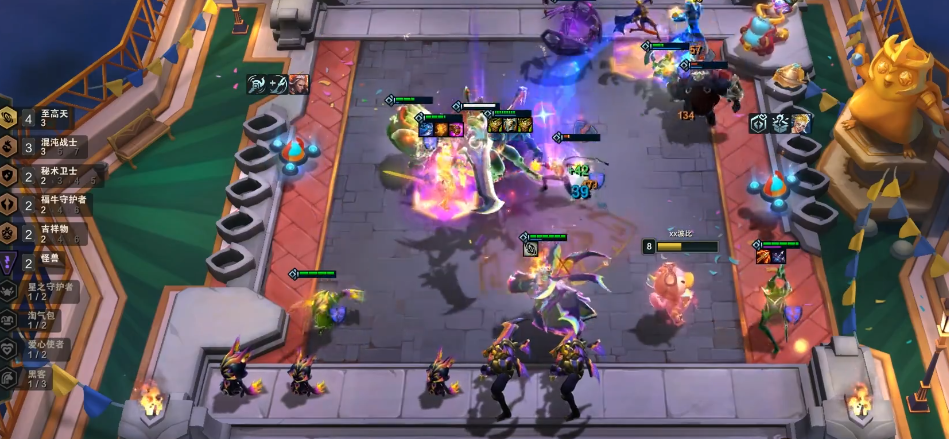Open the inactive 星之守护者 trait
949x439 pixels.
(38, 291)
